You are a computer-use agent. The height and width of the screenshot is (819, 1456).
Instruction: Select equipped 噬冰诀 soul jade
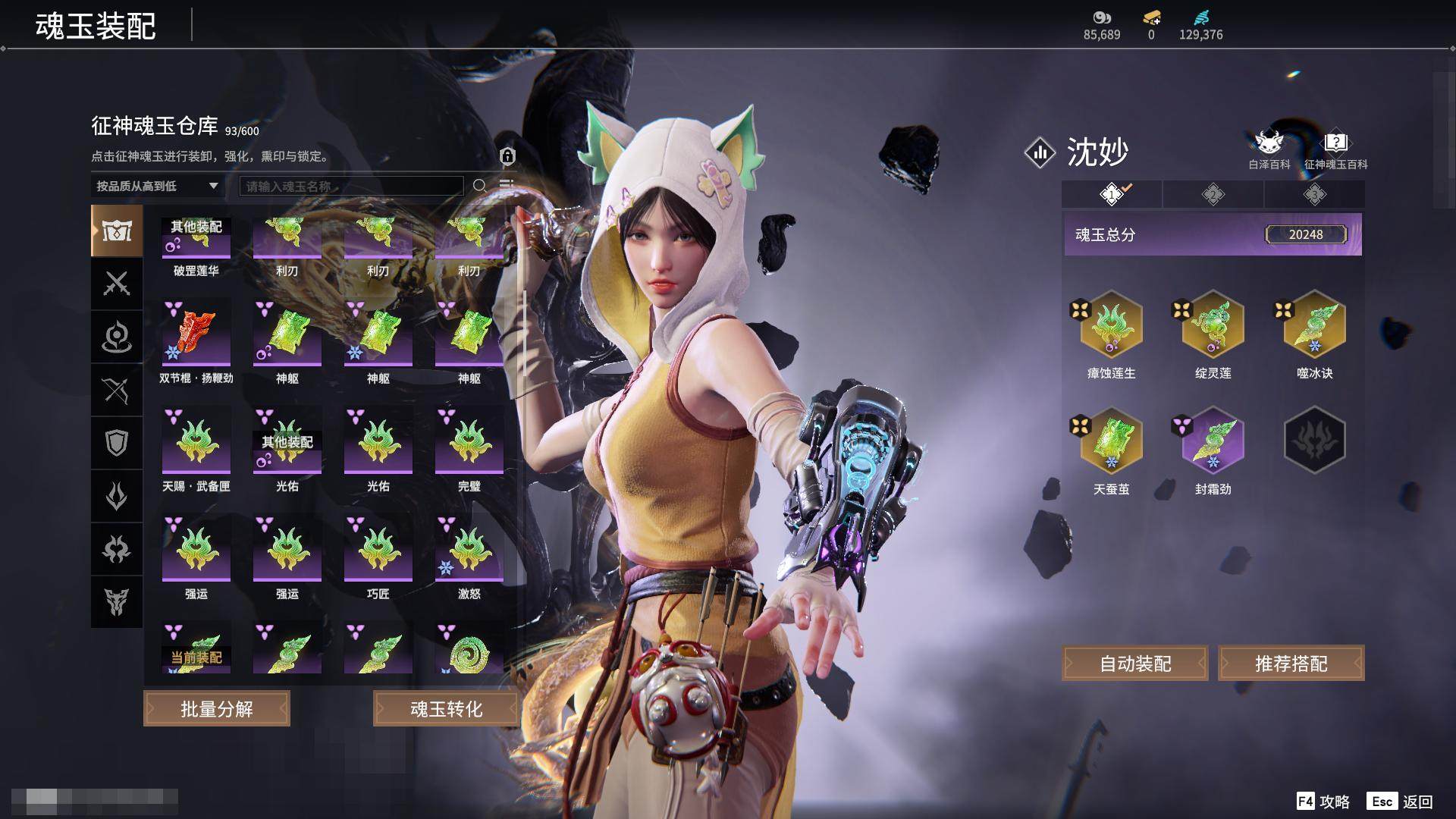pos(1314,325)
